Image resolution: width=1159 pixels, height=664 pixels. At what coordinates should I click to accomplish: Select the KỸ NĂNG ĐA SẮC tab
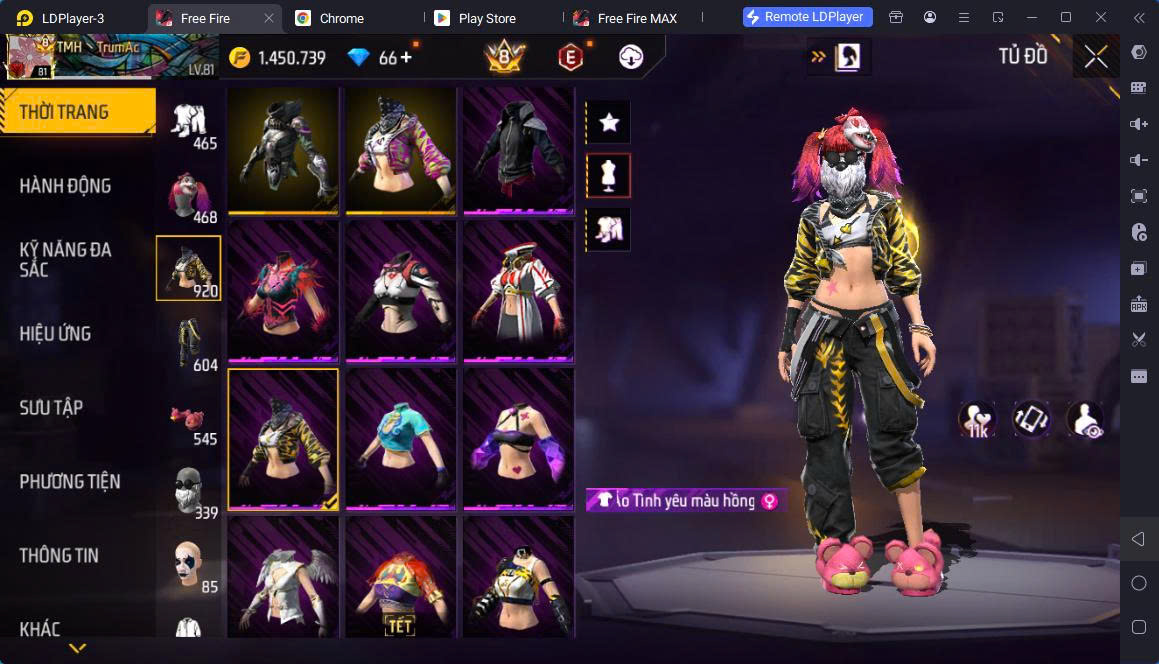coord(66,259)
